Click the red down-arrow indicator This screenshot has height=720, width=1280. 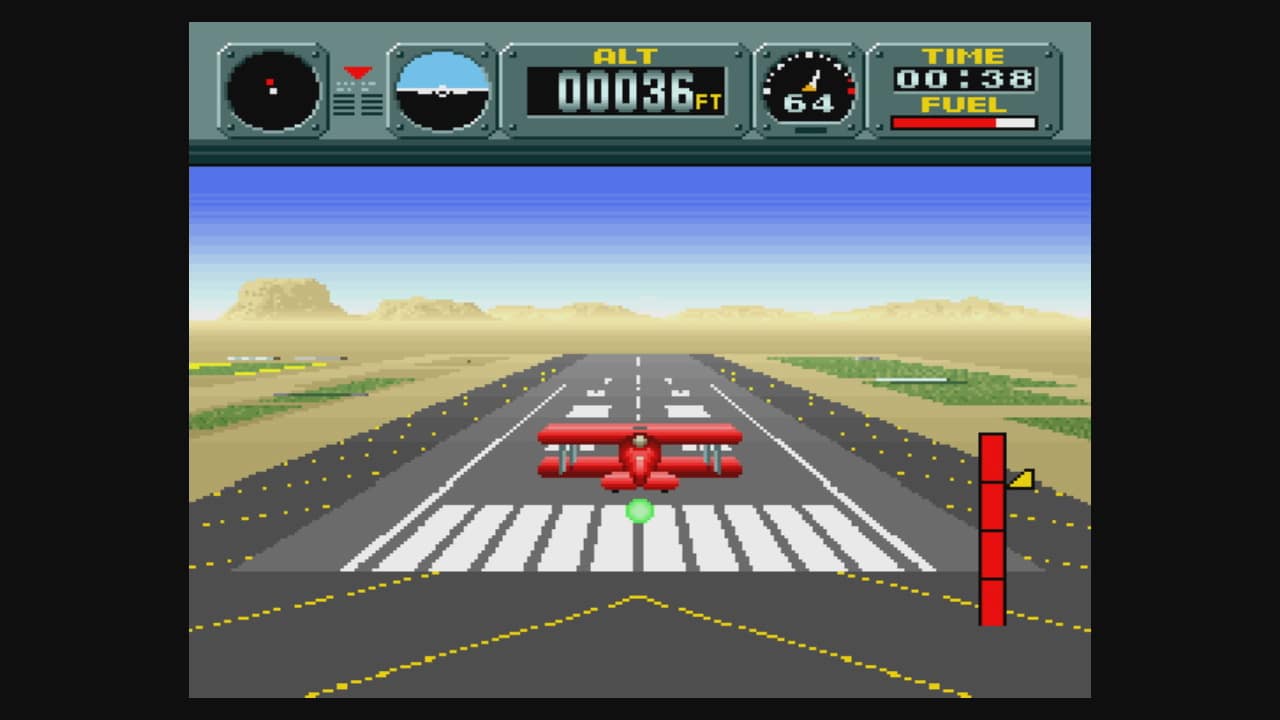(x=357, y=73)
